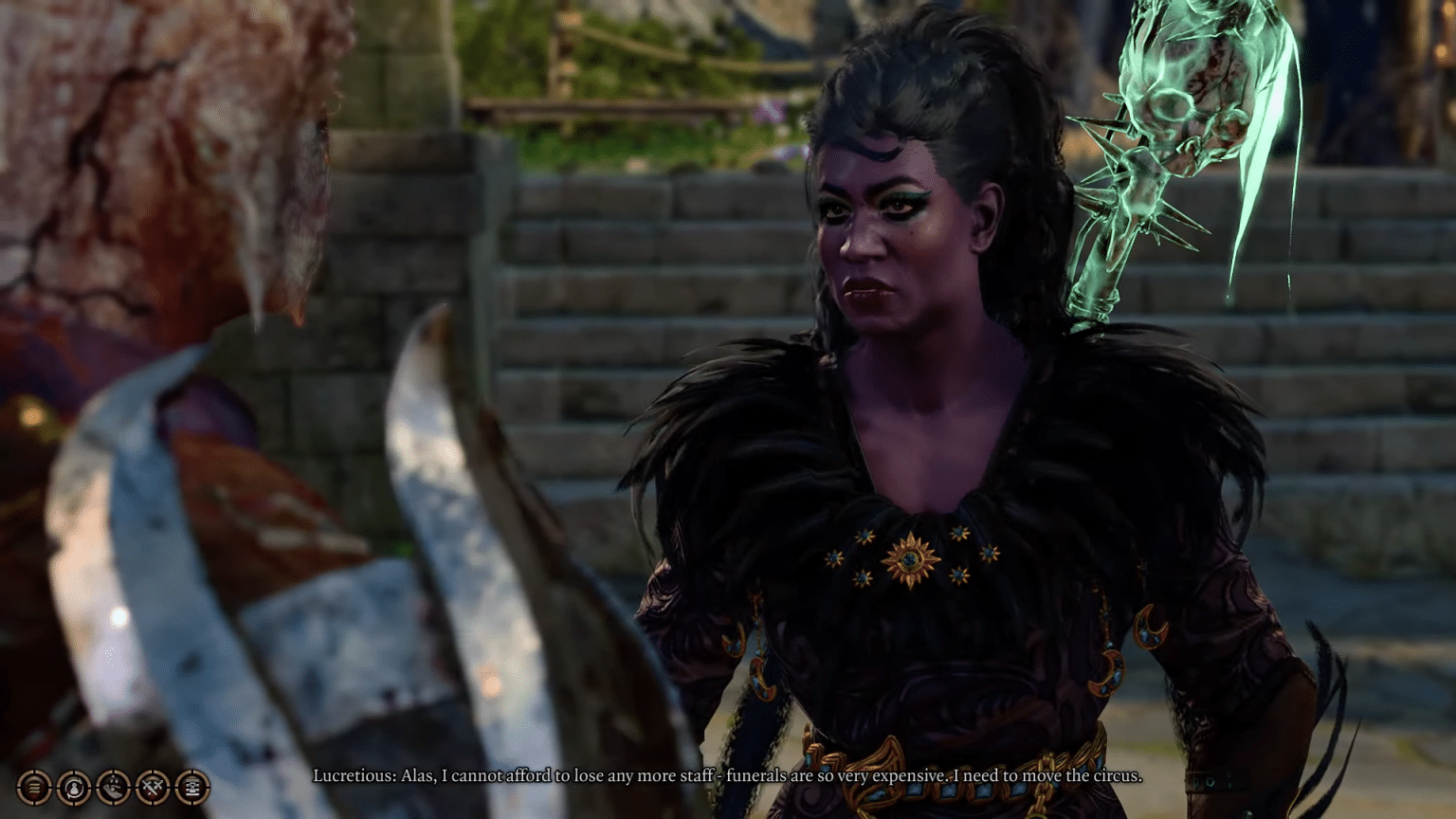Open trade with Lucretious via coin-hand icon

pyautogui.click(x=113, y=787)
